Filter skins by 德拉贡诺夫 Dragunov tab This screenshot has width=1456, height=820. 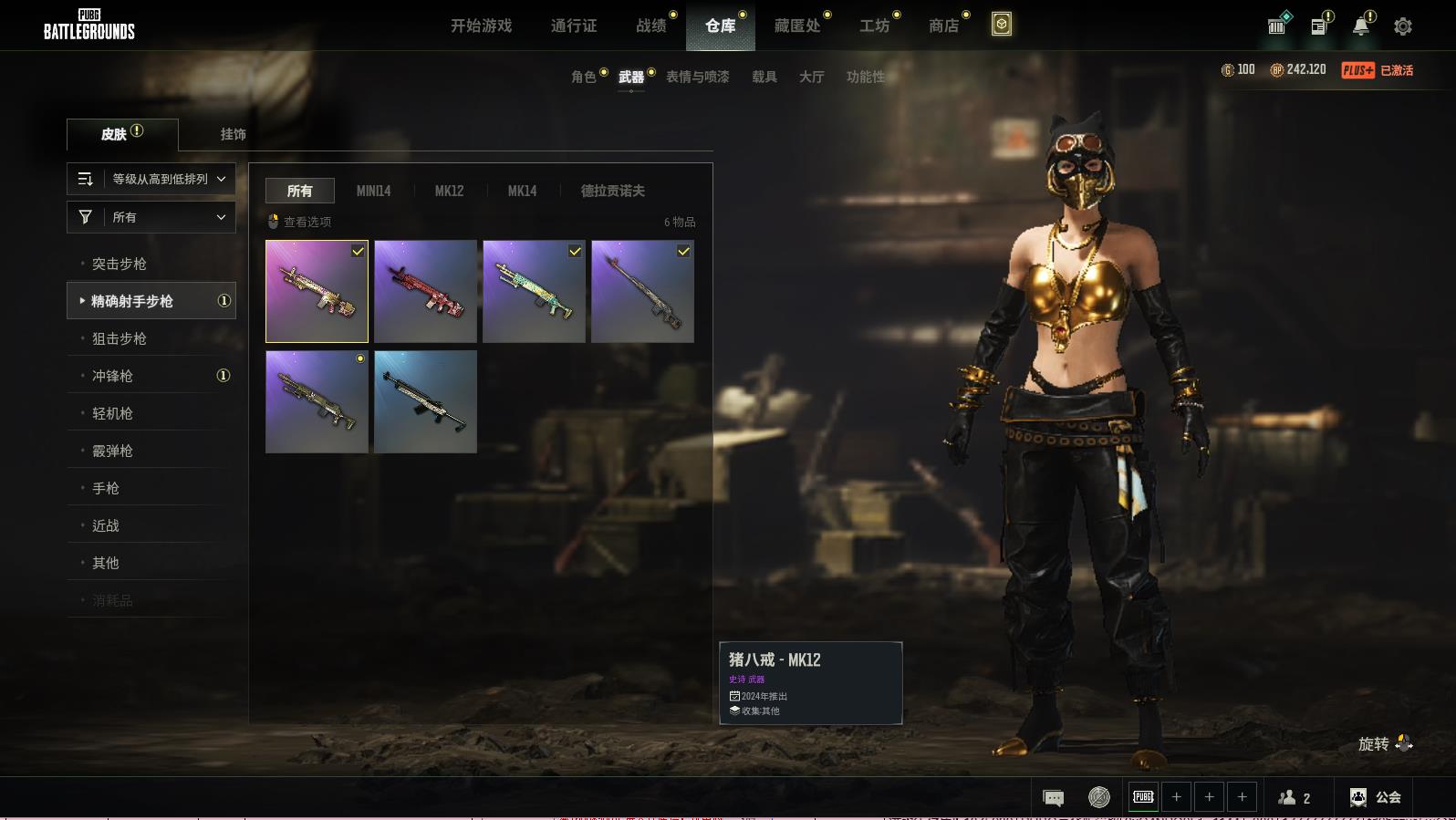(612, 191)
